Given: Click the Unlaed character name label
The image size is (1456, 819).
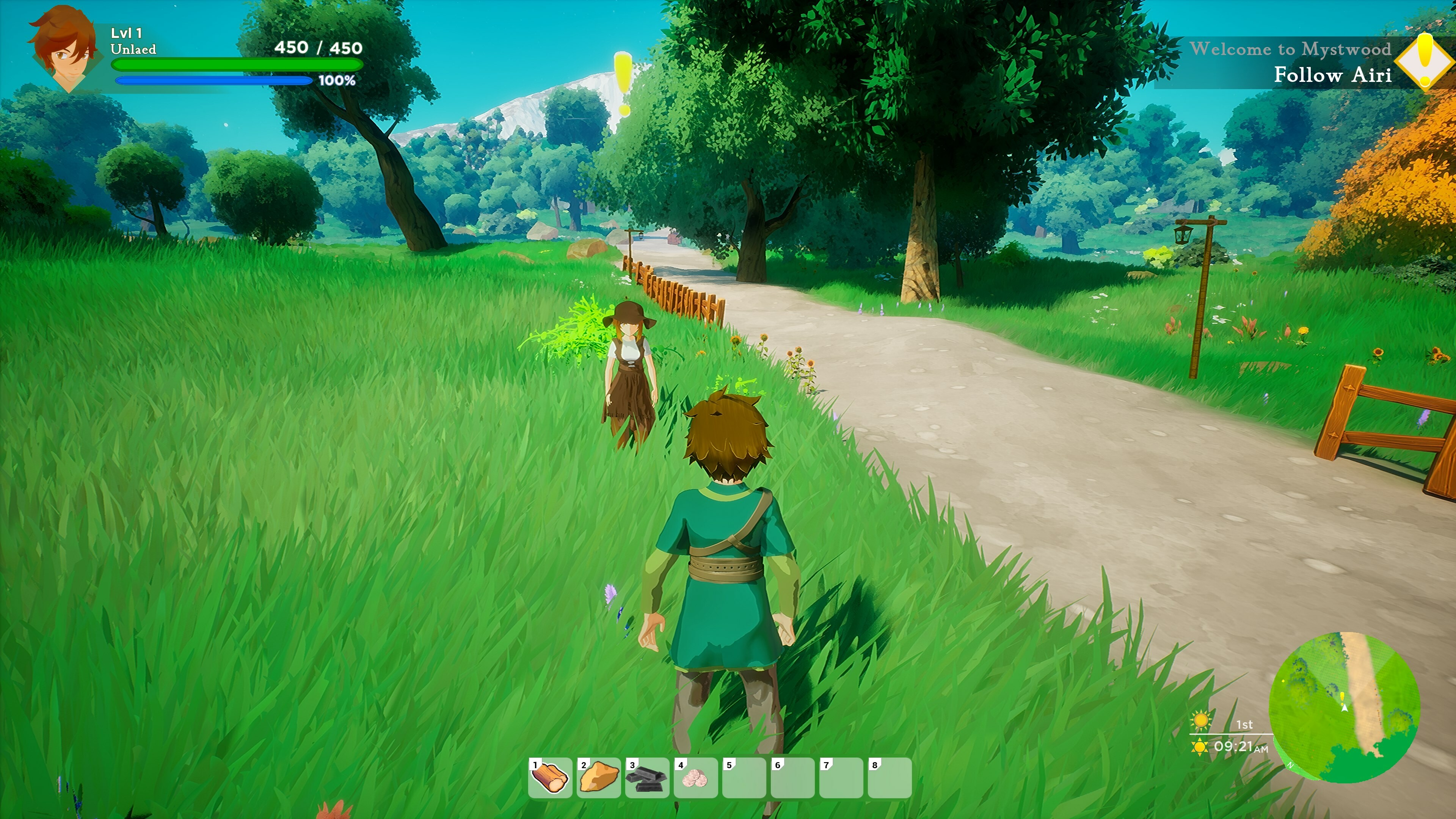Looking at the screenshot, I should click(133, 50).
